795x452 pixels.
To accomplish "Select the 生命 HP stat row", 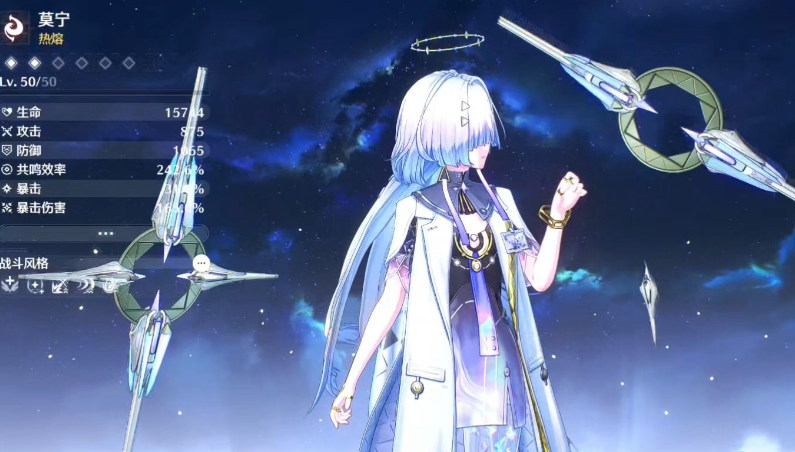I will click(x=104, y=112).
